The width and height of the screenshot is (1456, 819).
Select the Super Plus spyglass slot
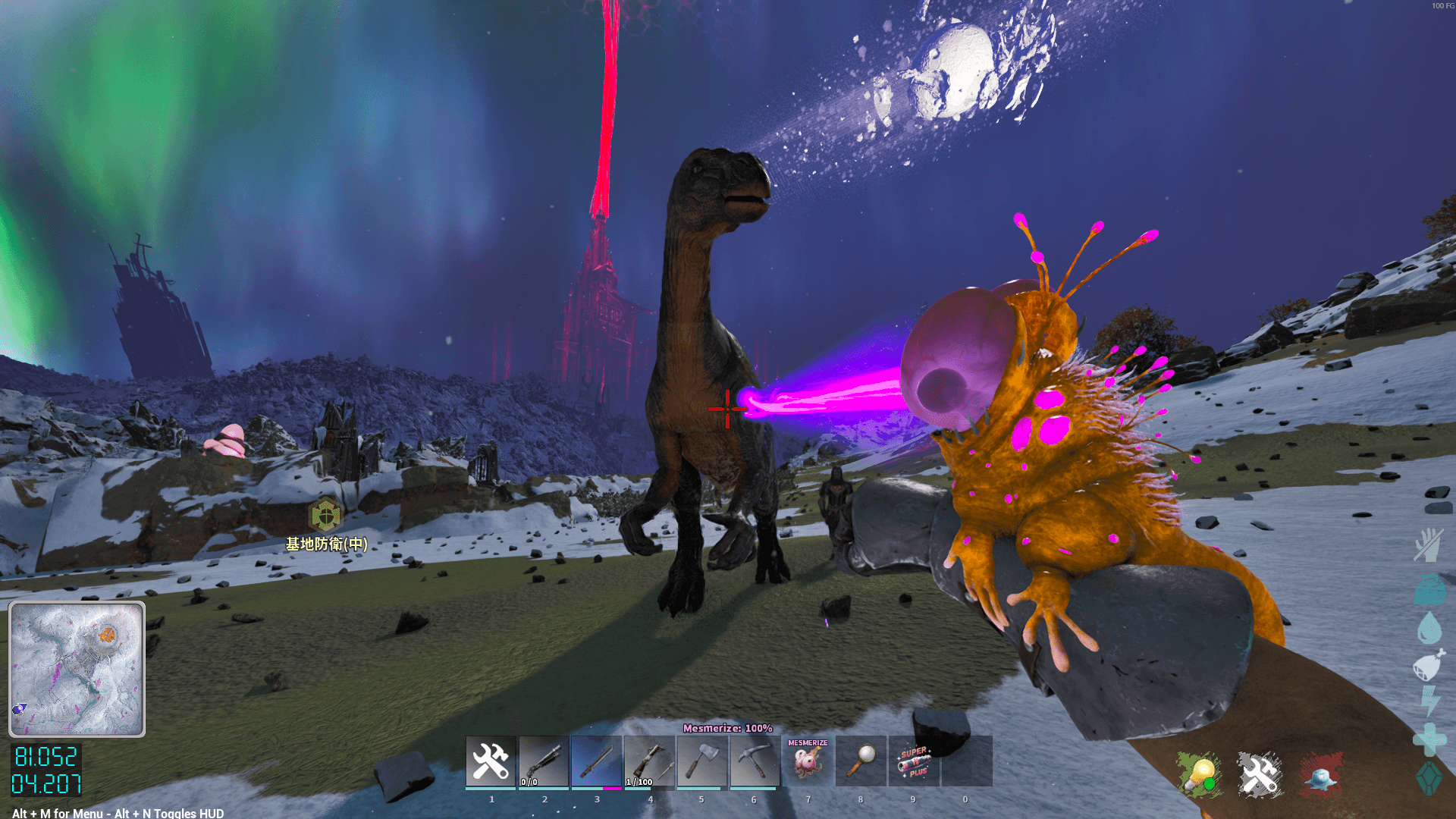click(x=914, y=761)
